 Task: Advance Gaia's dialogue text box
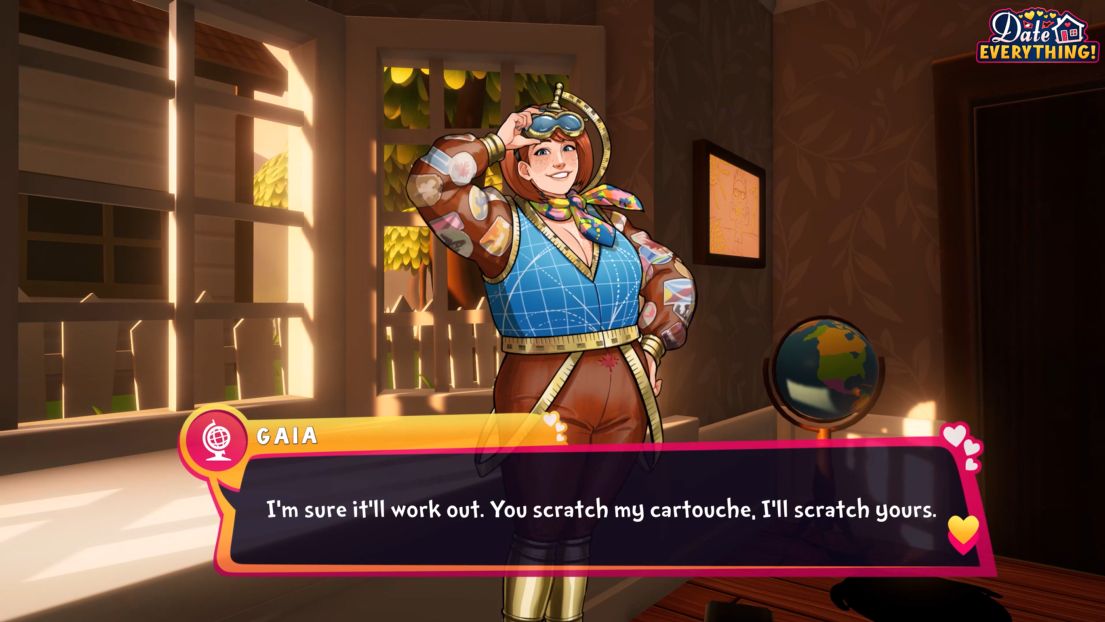[x=600, y=510]
